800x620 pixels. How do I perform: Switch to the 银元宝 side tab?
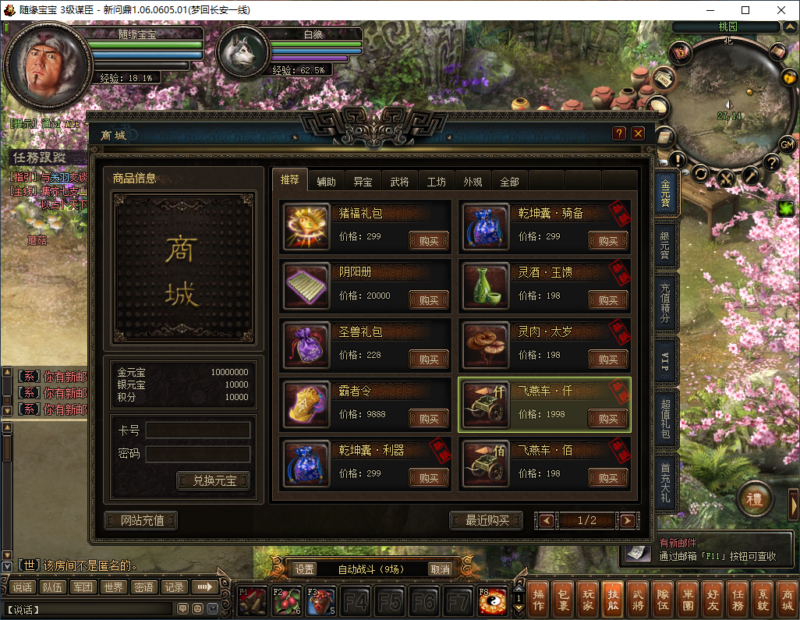pyautogui.click(x=665, y=248)
